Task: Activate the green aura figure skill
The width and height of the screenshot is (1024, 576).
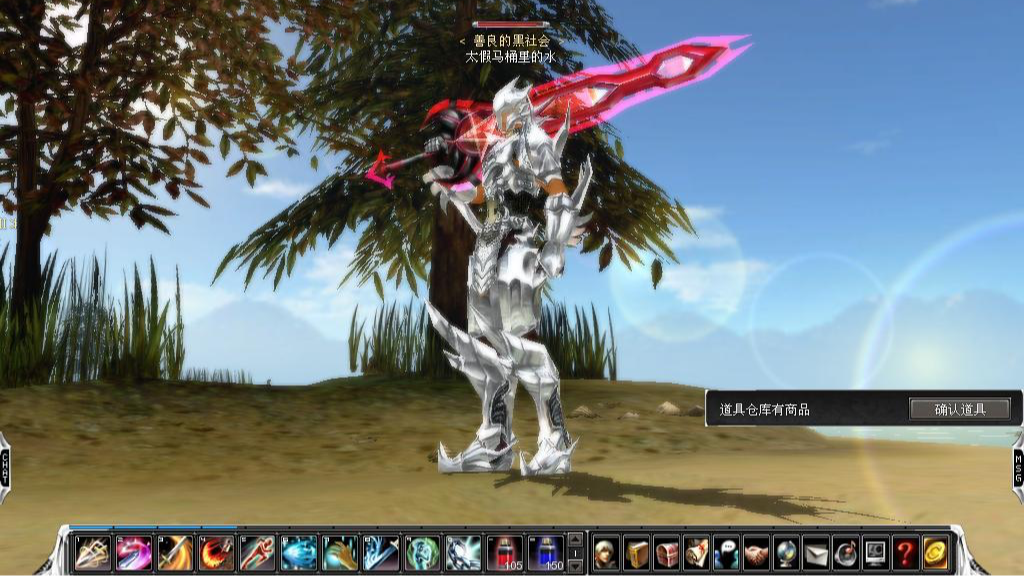Action: pyautogui.click(x=422, y=552)
